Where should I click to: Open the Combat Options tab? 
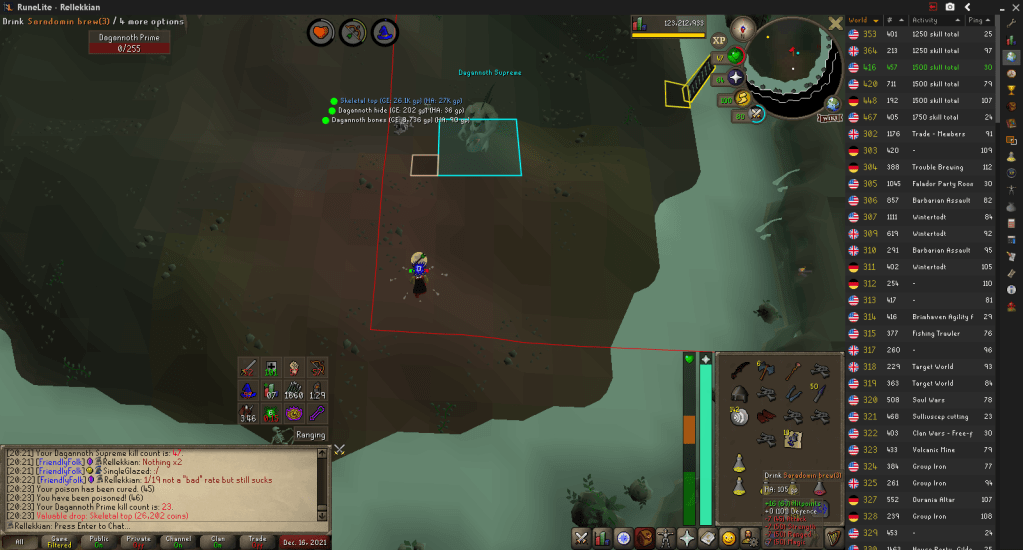581,538
